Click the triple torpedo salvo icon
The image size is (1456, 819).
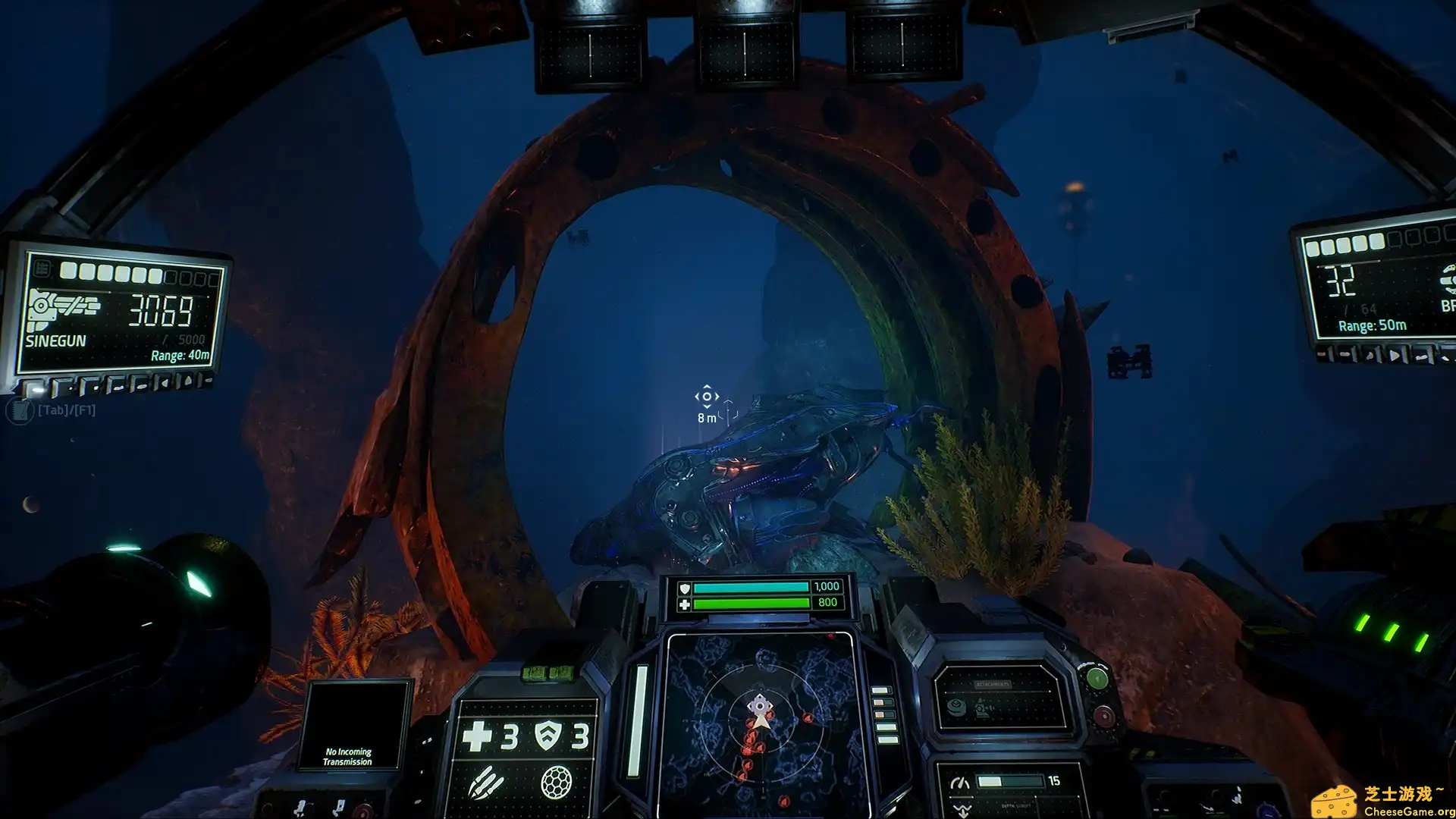point(486,783)
